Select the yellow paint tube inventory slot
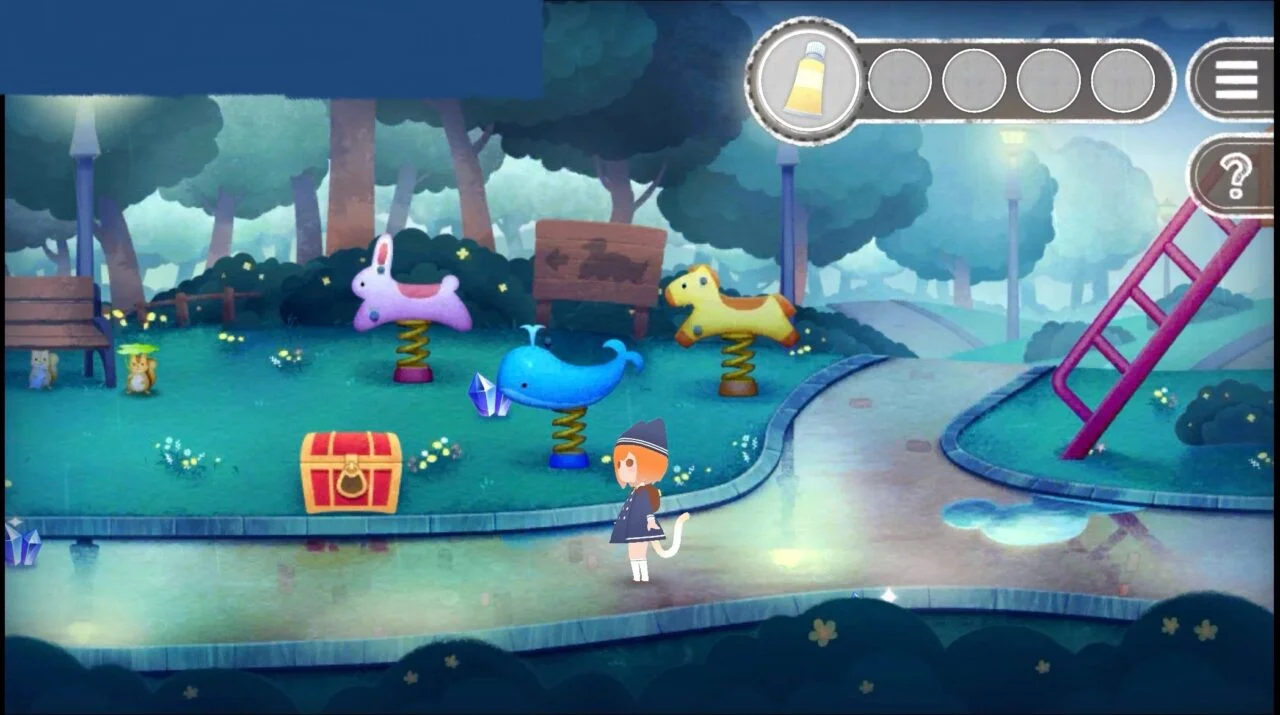This screenshot has width=1280, height=715. (808, 80)
